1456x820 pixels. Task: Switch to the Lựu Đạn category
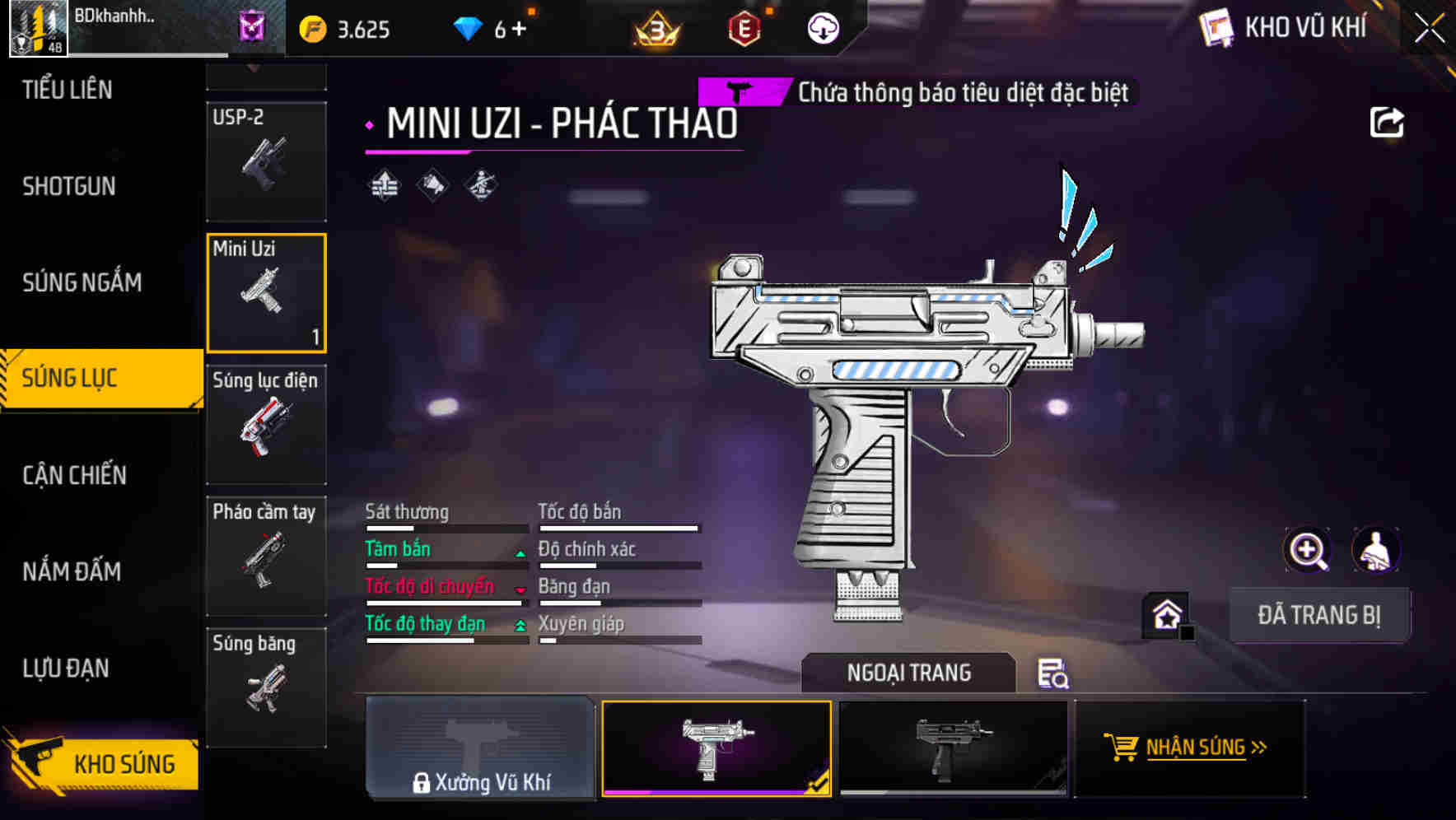point(66,668)
